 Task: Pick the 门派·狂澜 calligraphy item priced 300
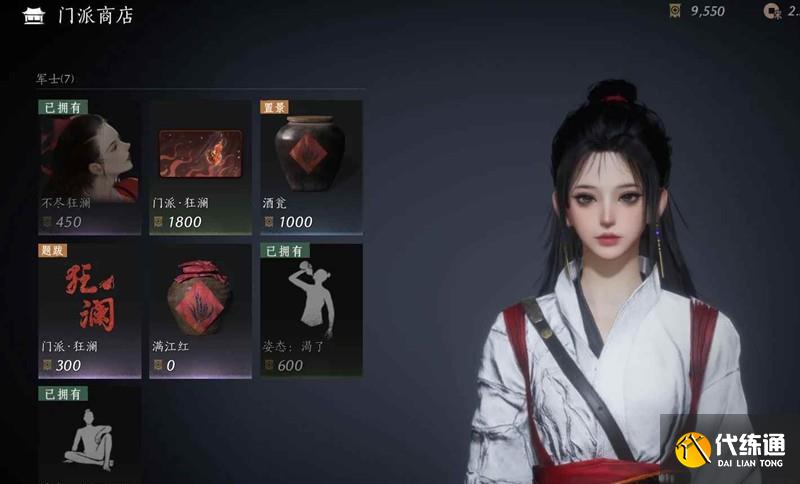pos(89,309)
